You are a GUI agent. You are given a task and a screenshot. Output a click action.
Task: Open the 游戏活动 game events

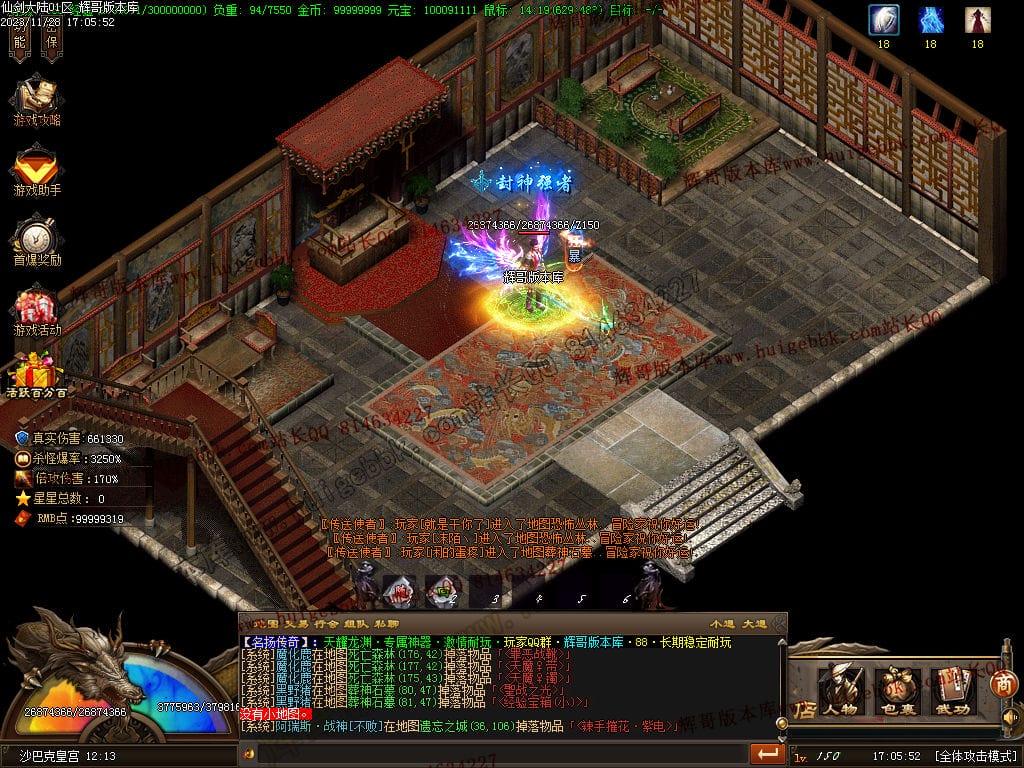coord(37,308)
